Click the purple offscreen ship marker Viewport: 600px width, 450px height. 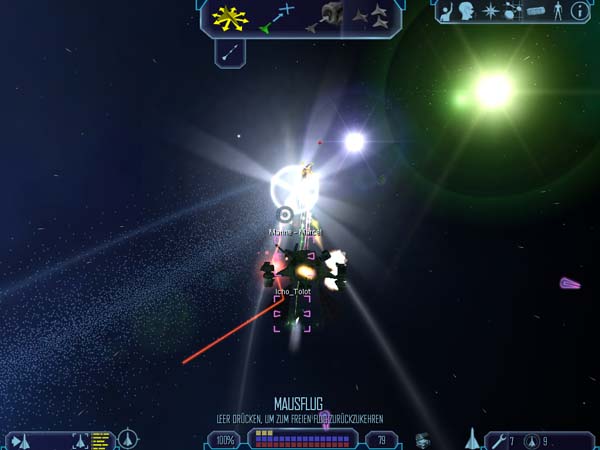pos(570,284)
